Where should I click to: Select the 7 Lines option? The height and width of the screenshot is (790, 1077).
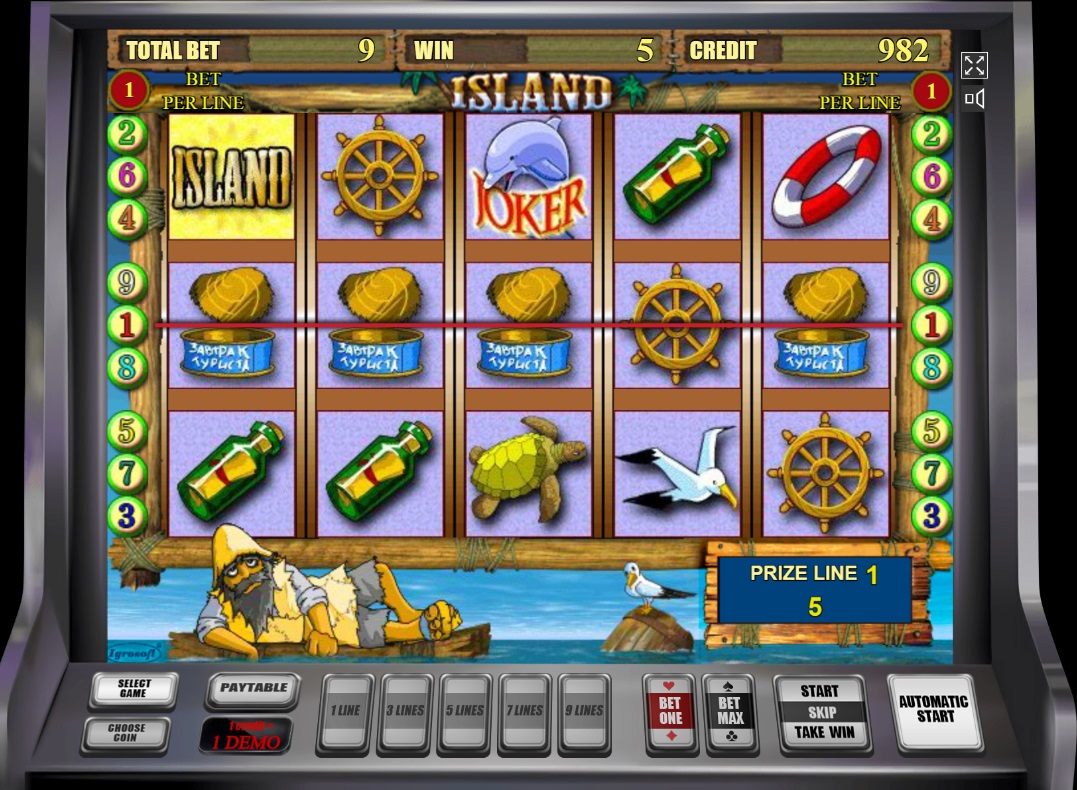(x=525, y=712)
